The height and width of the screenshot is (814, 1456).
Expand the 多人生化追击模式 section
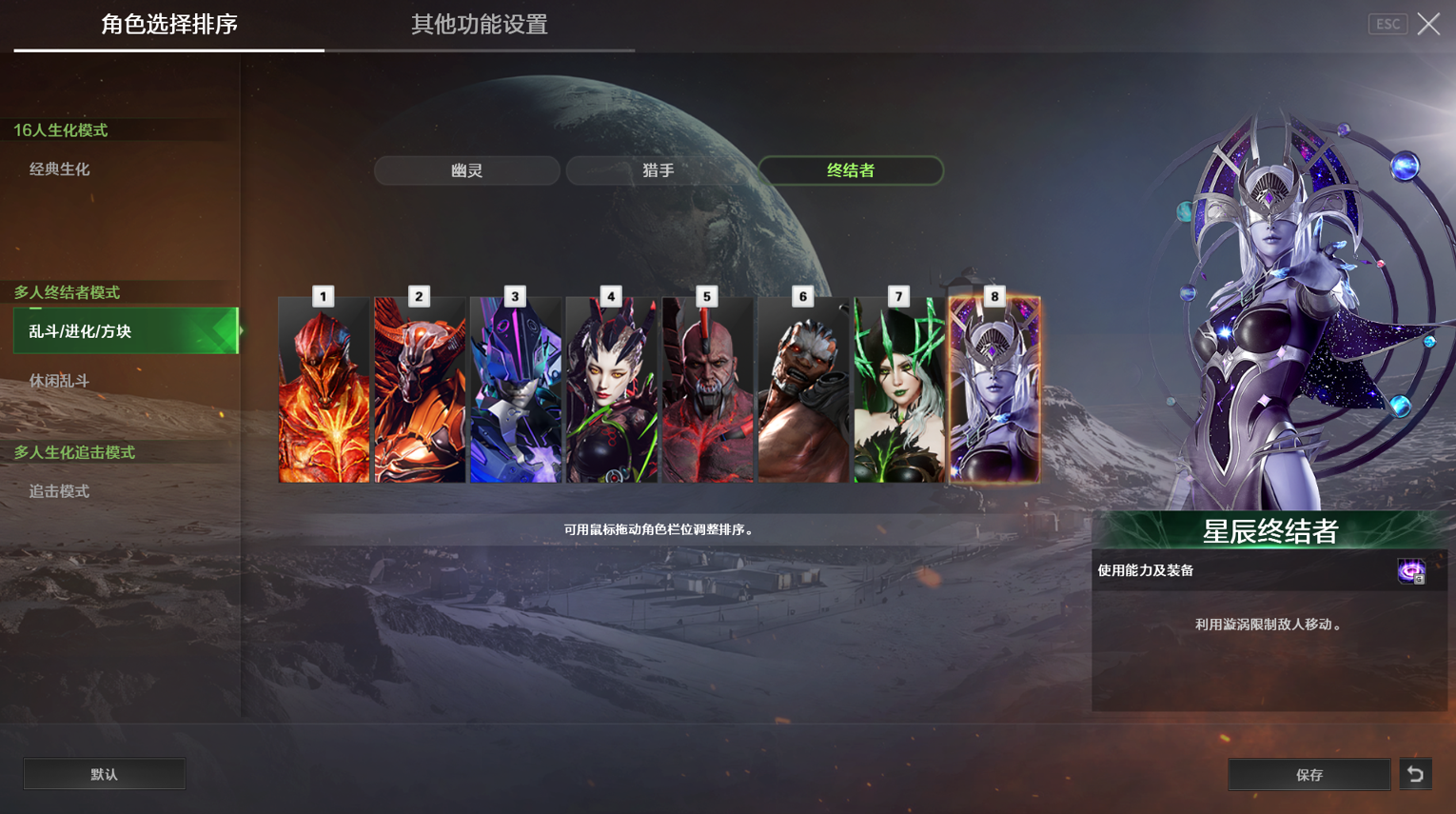tap(71, 451)
